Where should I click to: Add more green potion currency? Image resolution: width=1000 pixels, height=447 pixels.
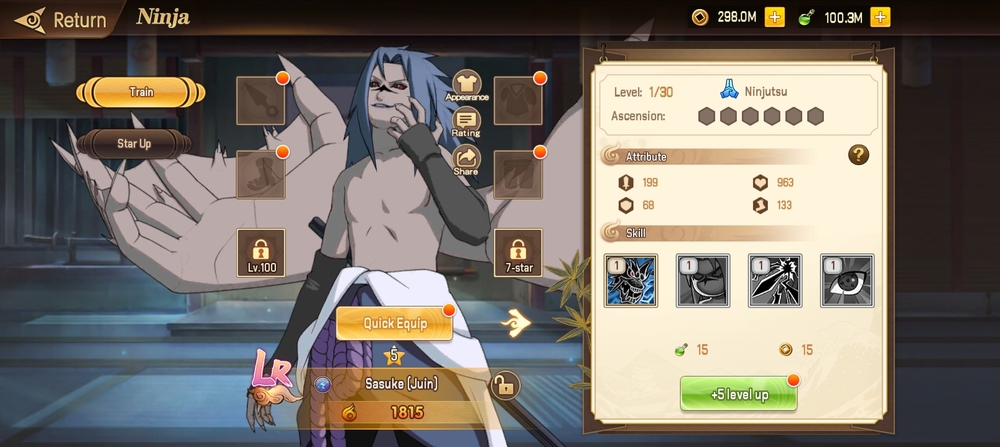click(880, 17)
